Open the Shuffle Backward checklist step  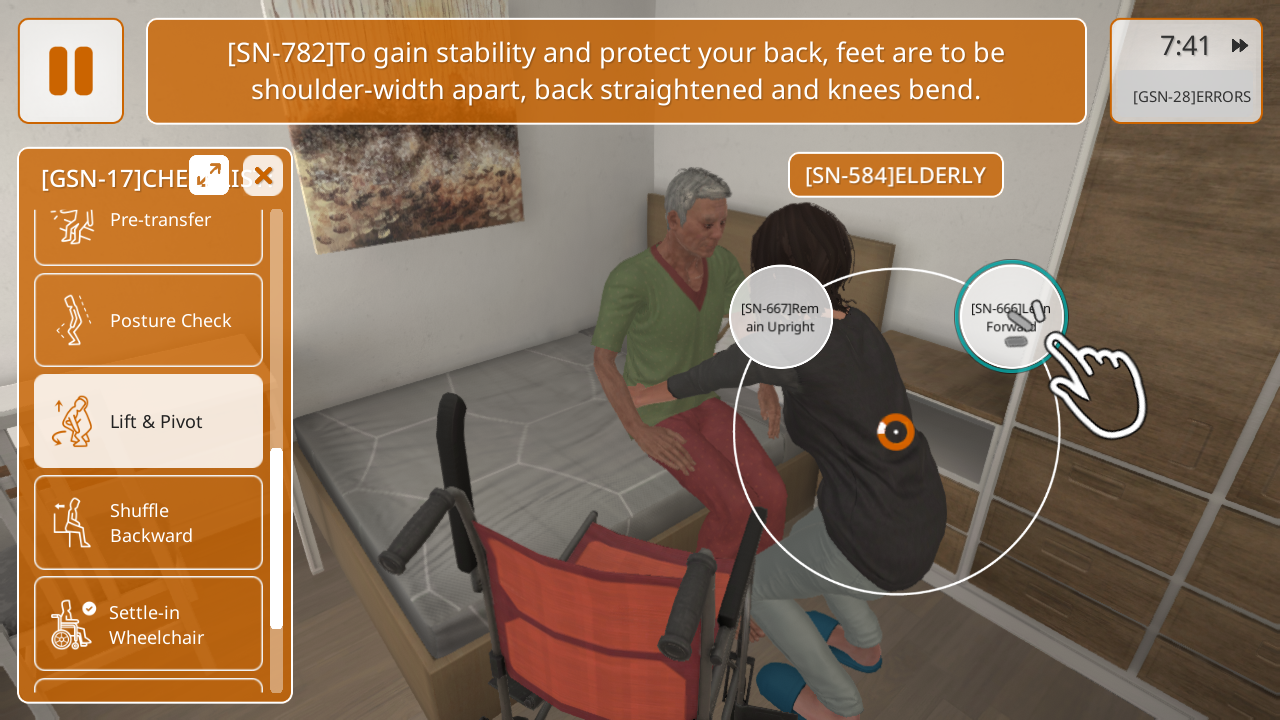pos(149,522)
